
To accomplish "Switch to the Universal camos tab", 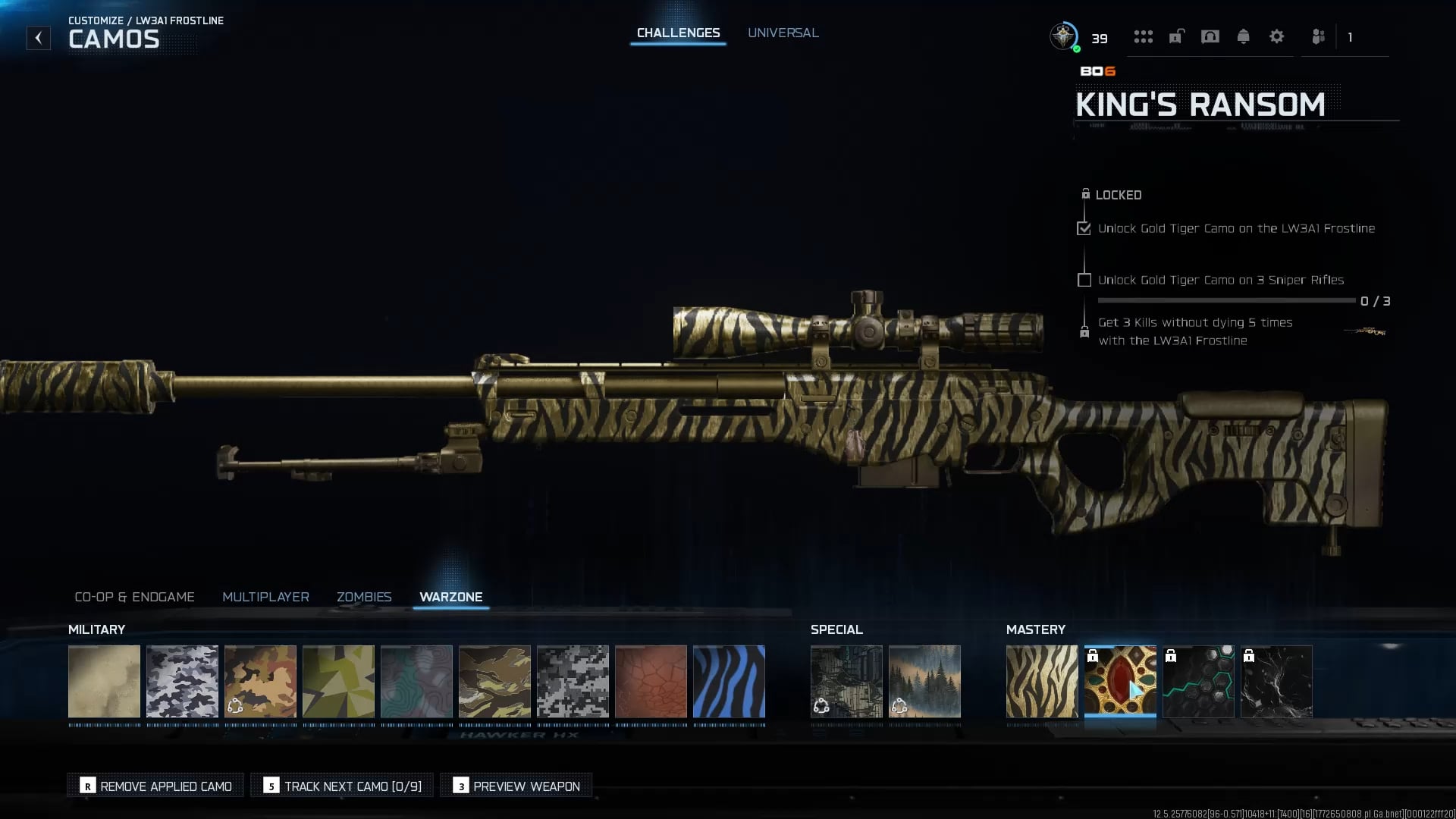I will pyautogui.click(x=783, y=33).
